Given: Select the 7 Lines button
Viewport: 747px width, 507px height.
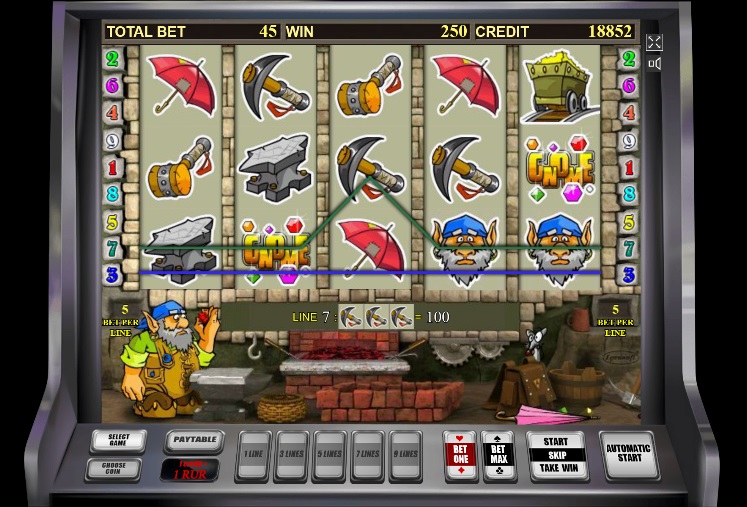Looking at the screenshot, I should (367, 456).
